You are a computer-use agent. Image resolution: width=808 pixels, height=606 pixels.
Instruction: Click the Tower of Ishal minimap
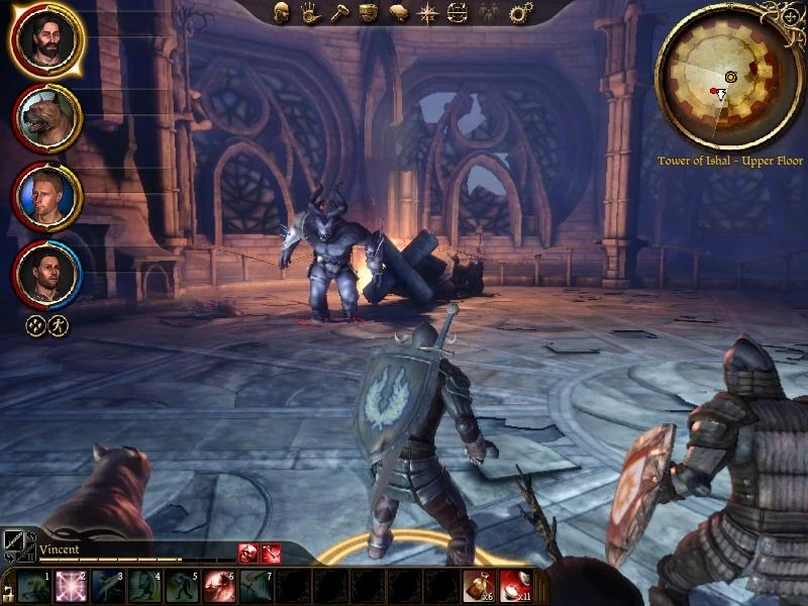click(730, 76)
